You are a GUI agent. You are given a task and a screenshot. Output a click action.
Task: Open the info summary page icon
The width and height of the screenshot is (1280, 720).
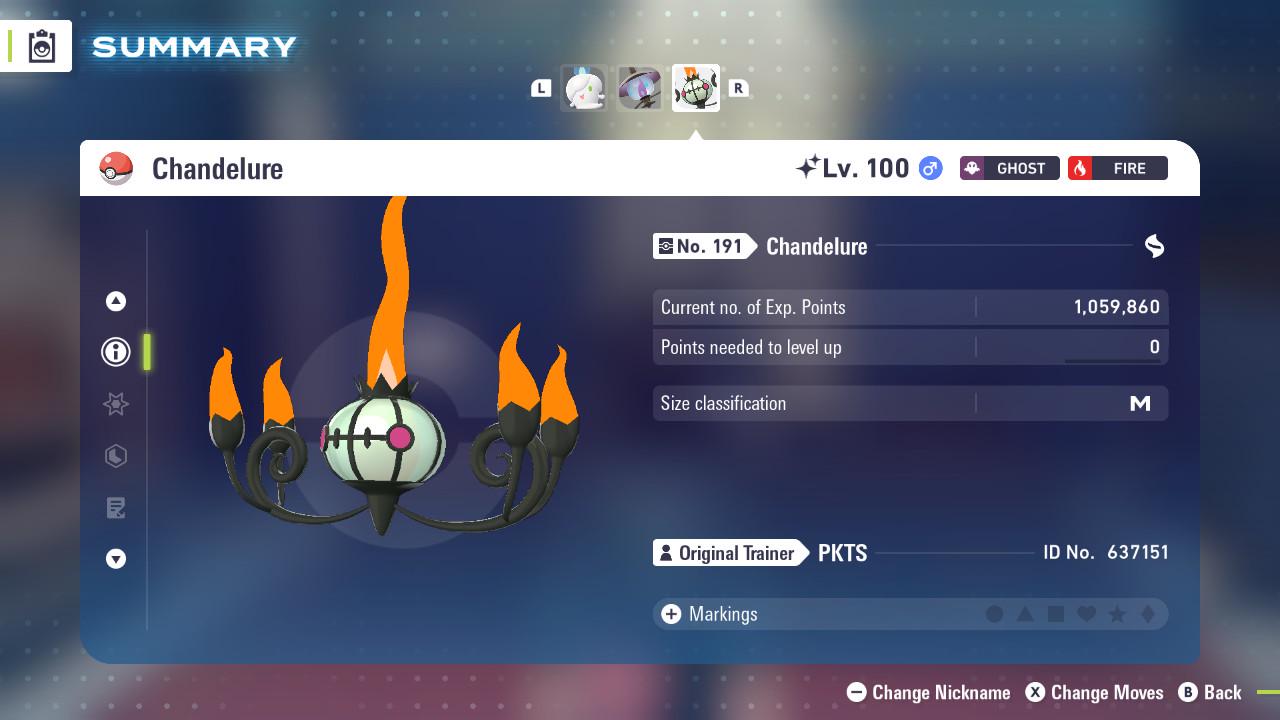(115, 352)
